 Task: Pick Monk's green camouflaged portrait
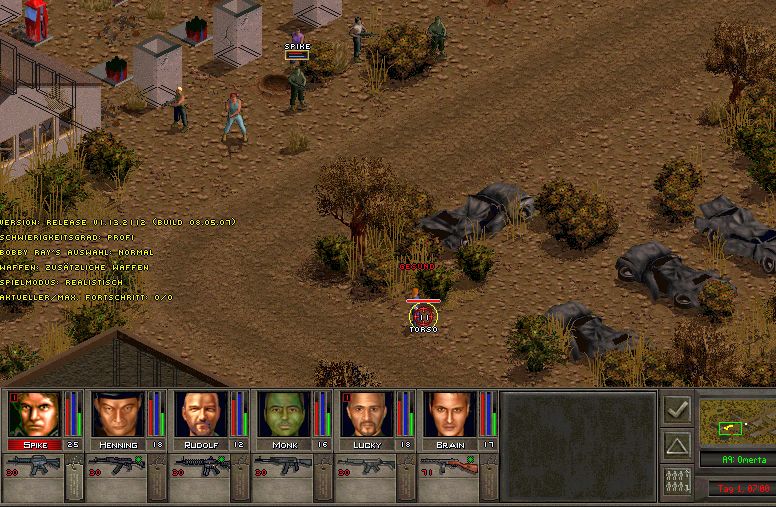tap(284, 414)
